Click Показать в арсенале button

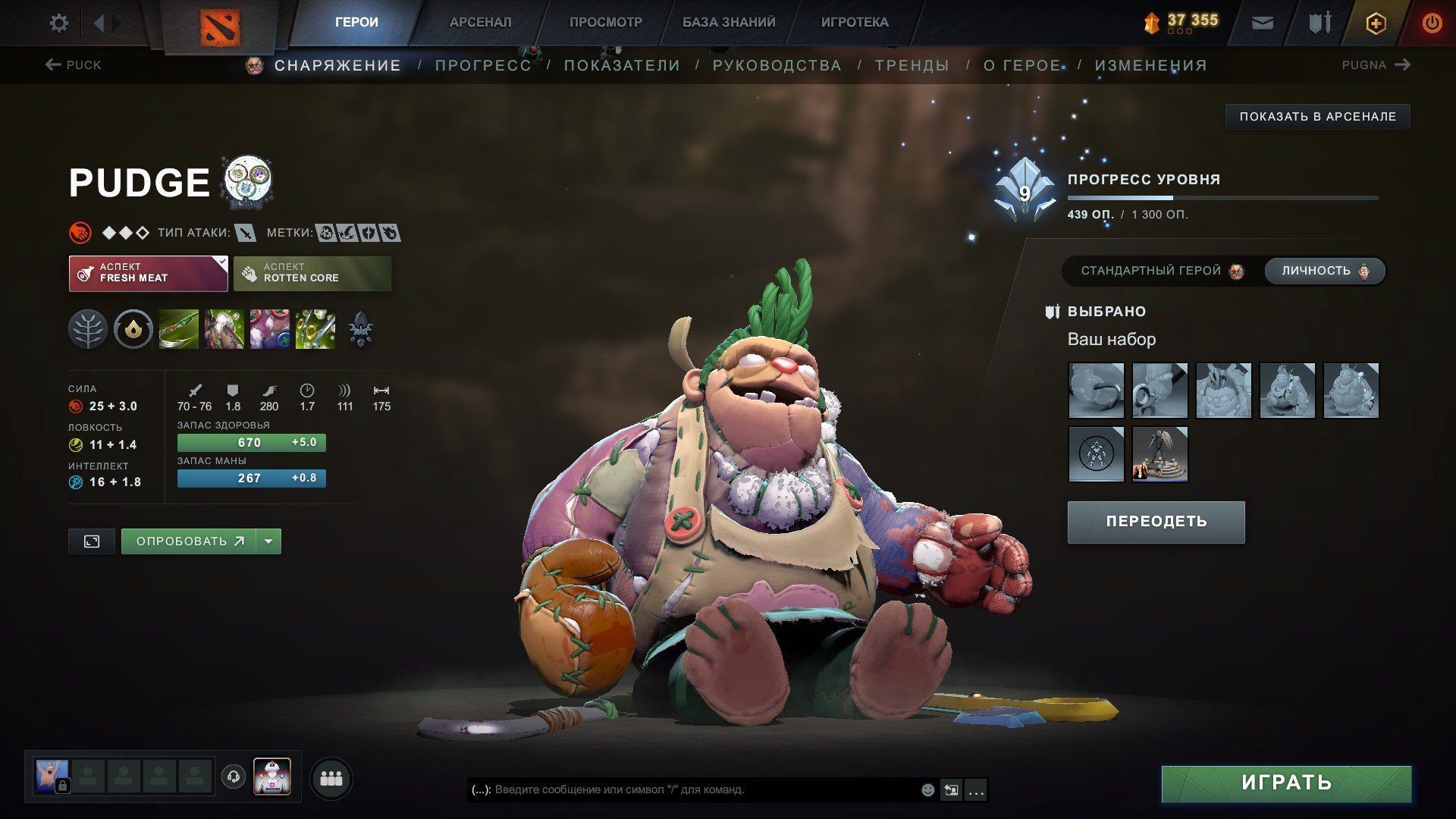[x=1317, y=117]
